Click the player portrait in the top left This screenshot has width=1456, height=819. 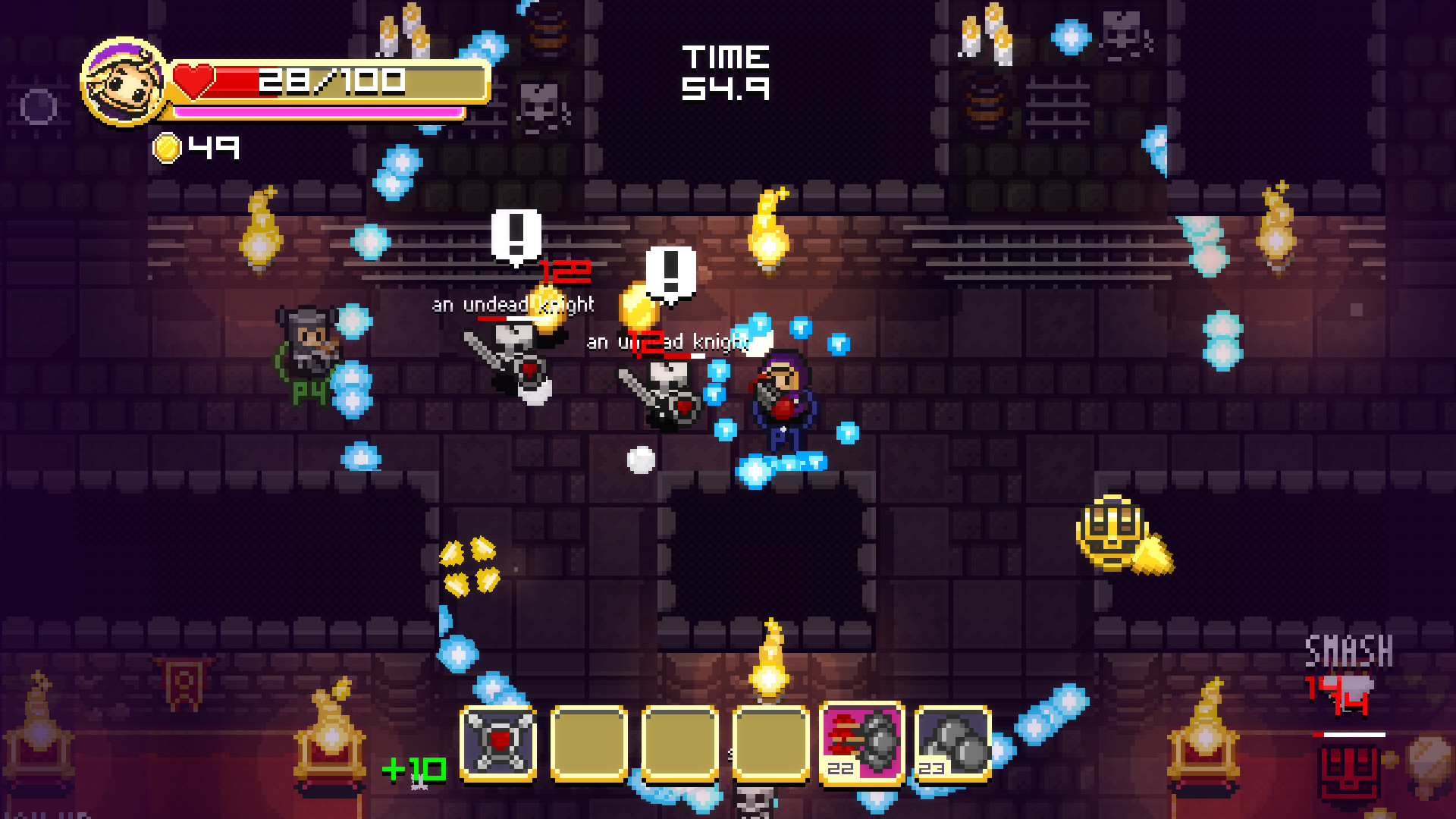121,83
